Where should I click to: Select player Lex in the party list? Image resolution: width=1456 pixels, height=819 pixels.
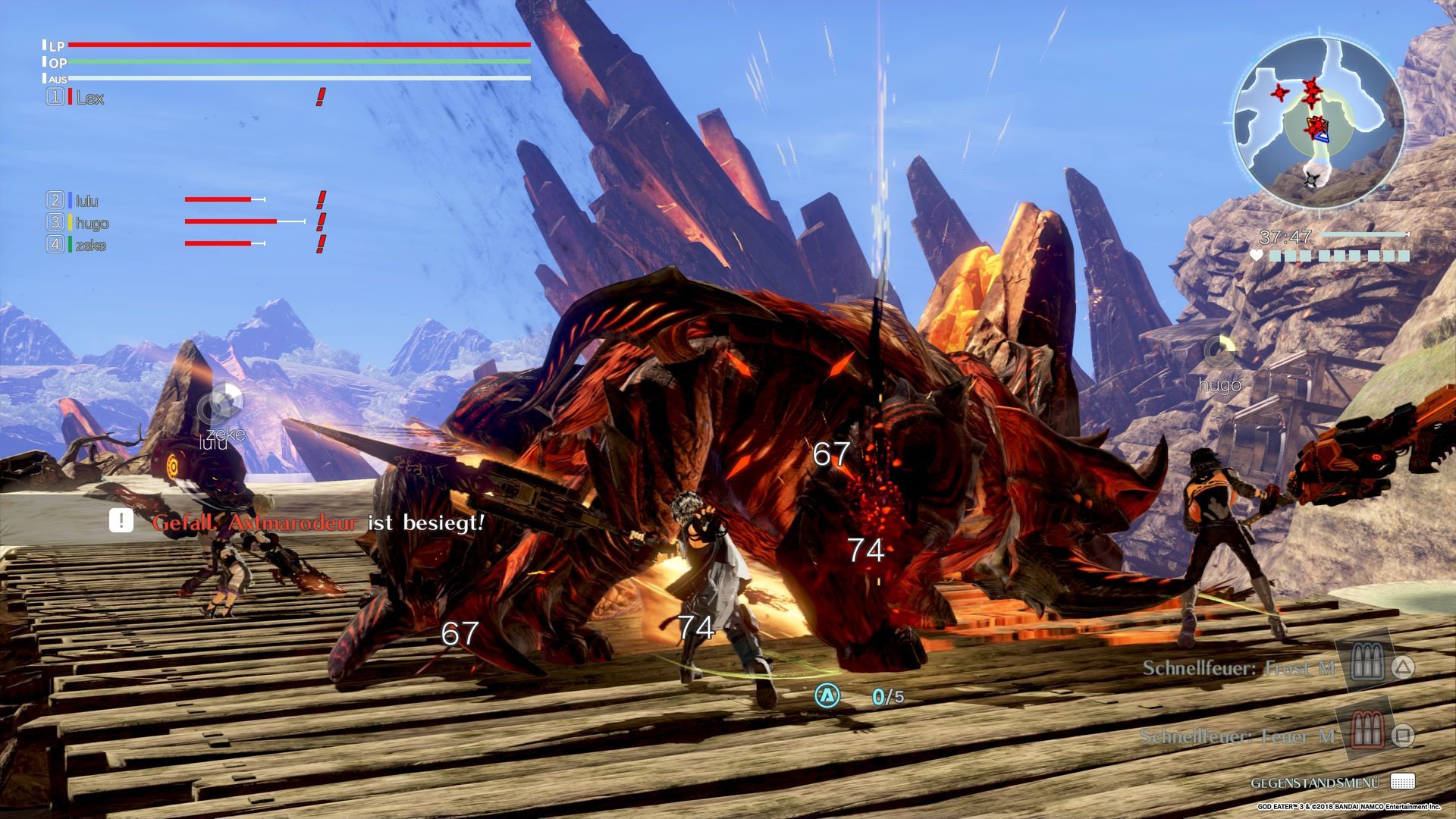coord(89,98)
